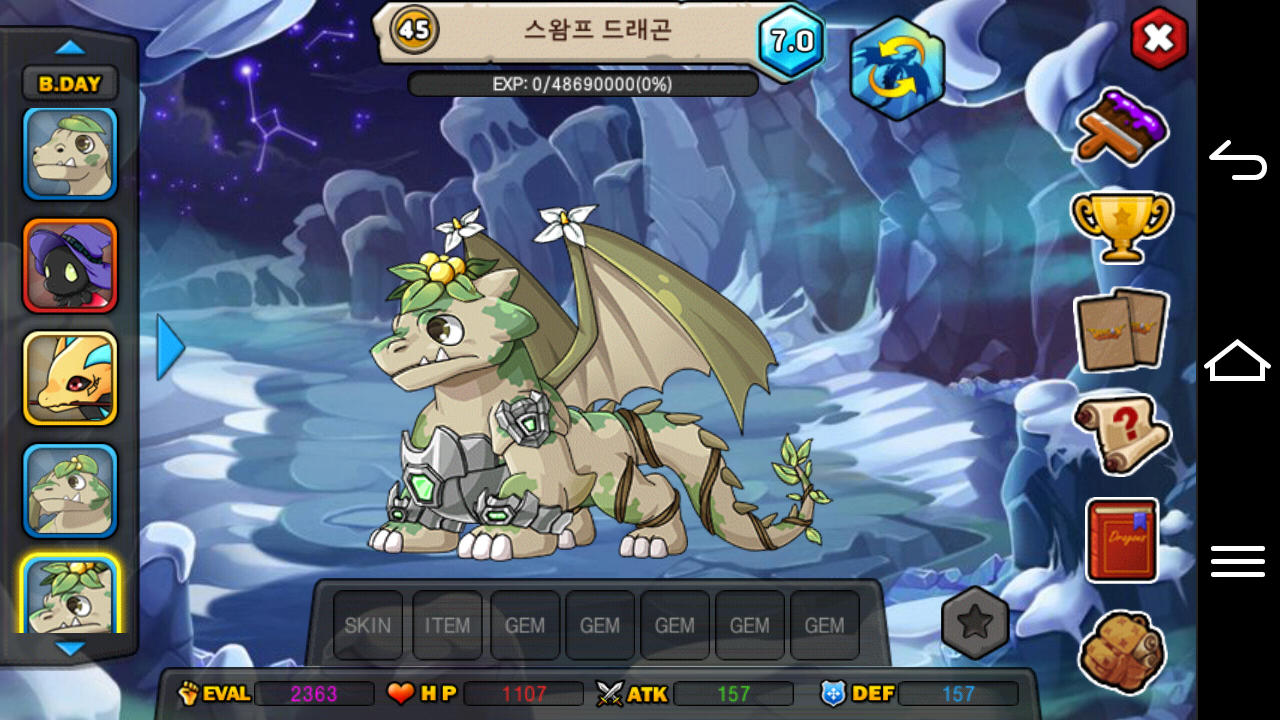Viewport: 1280px width, 720px height.
Task: Toggle the star favorite hexagon button
Action: point(975,622)
